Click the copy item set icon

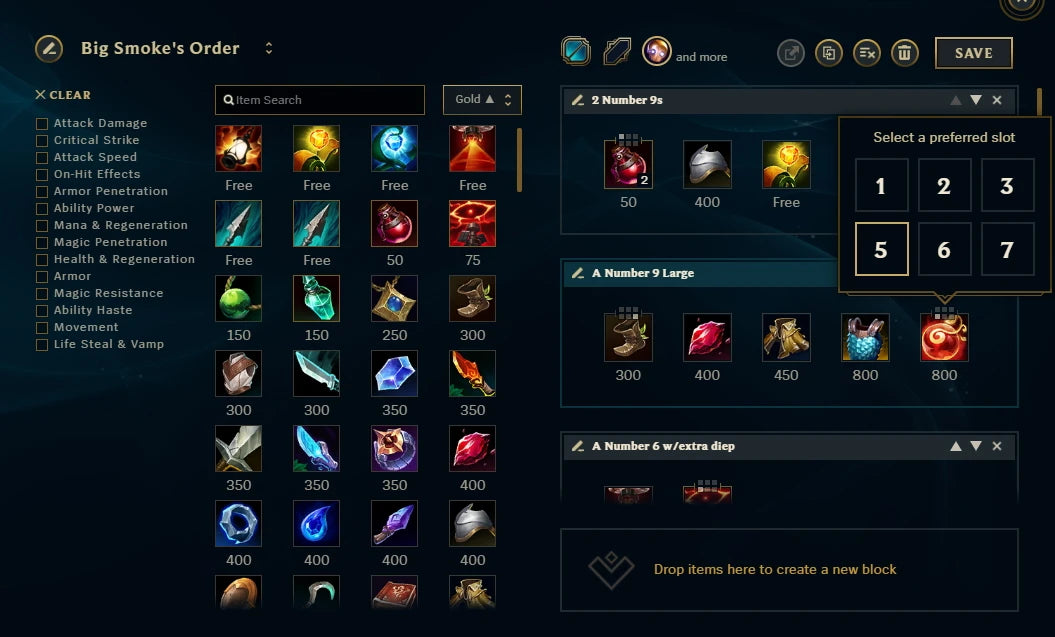[828, 53]
